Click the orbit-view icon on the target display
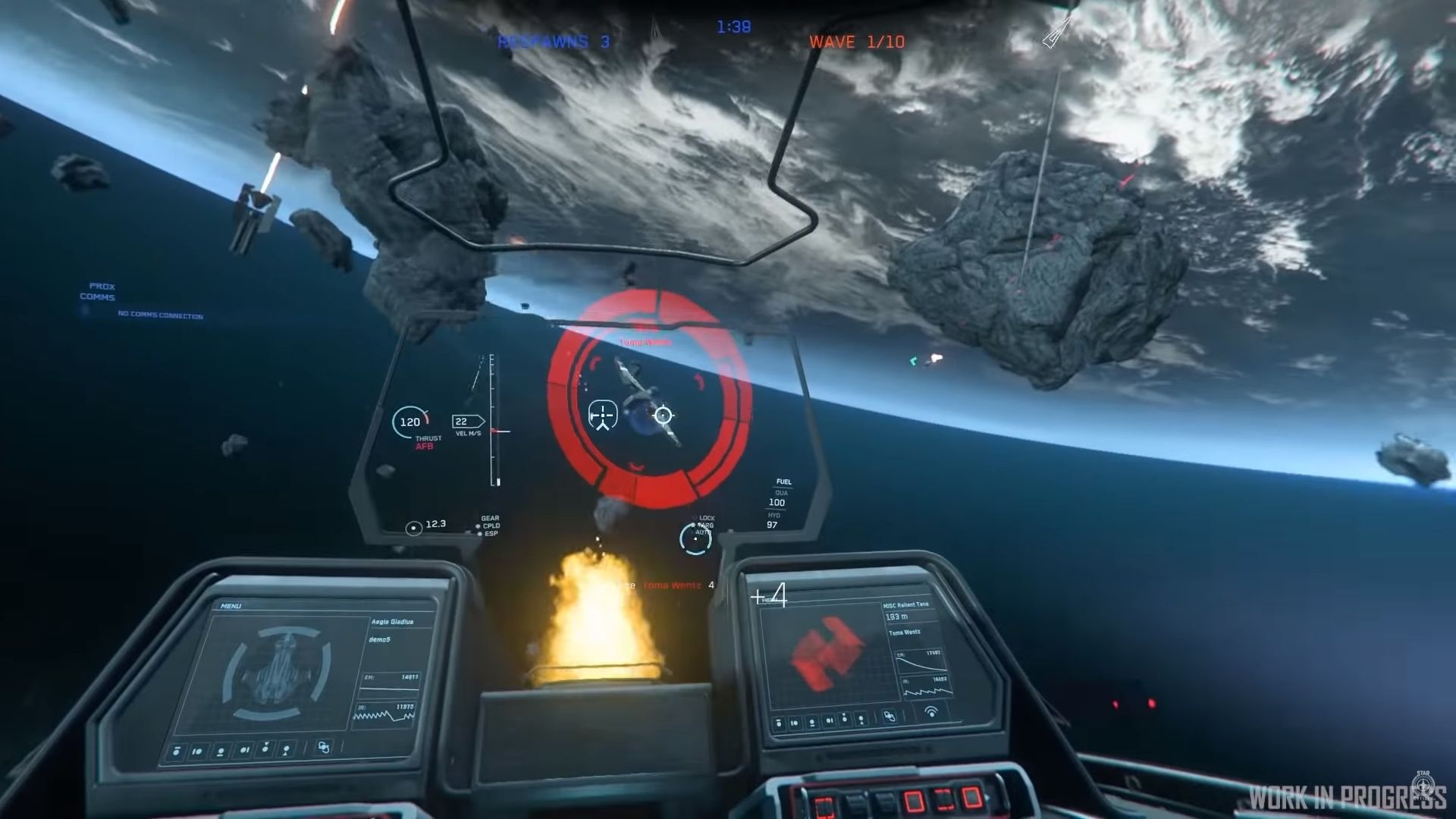The width and height of the screenshot is (1456, 819). point(890,716)
